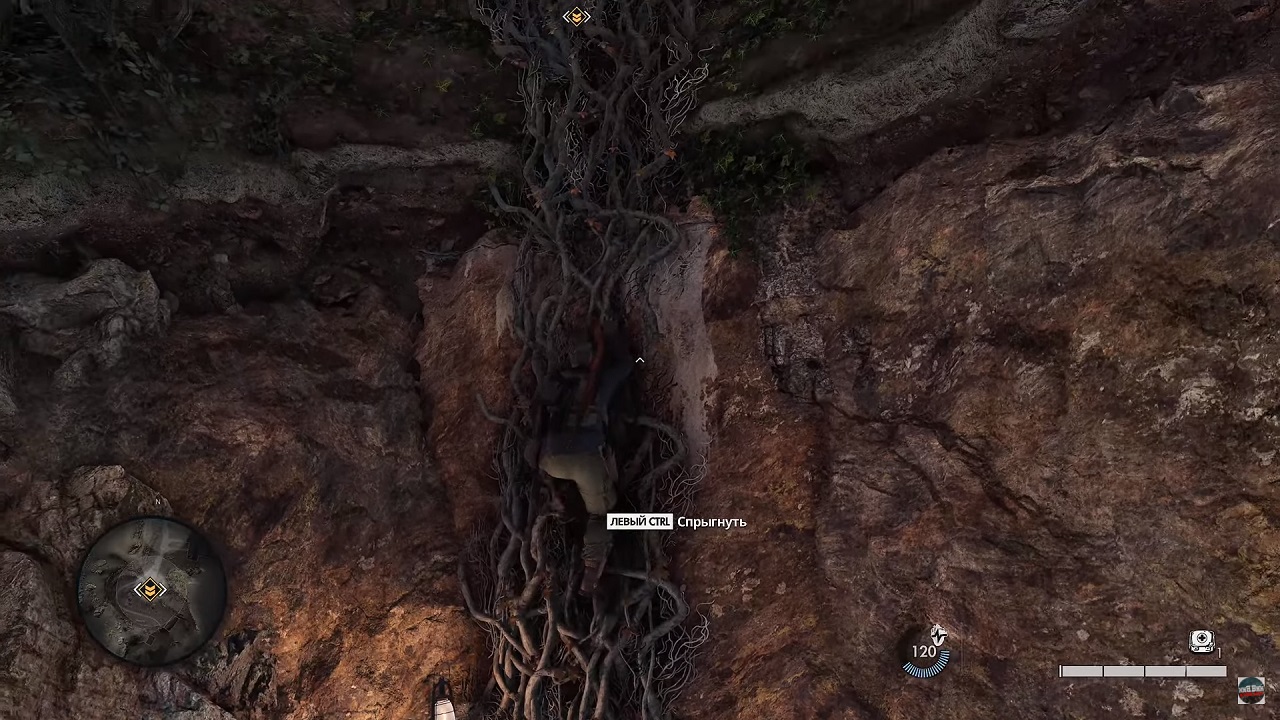
Task: Click the circular minimap
Action: click(x=150, y=589)
